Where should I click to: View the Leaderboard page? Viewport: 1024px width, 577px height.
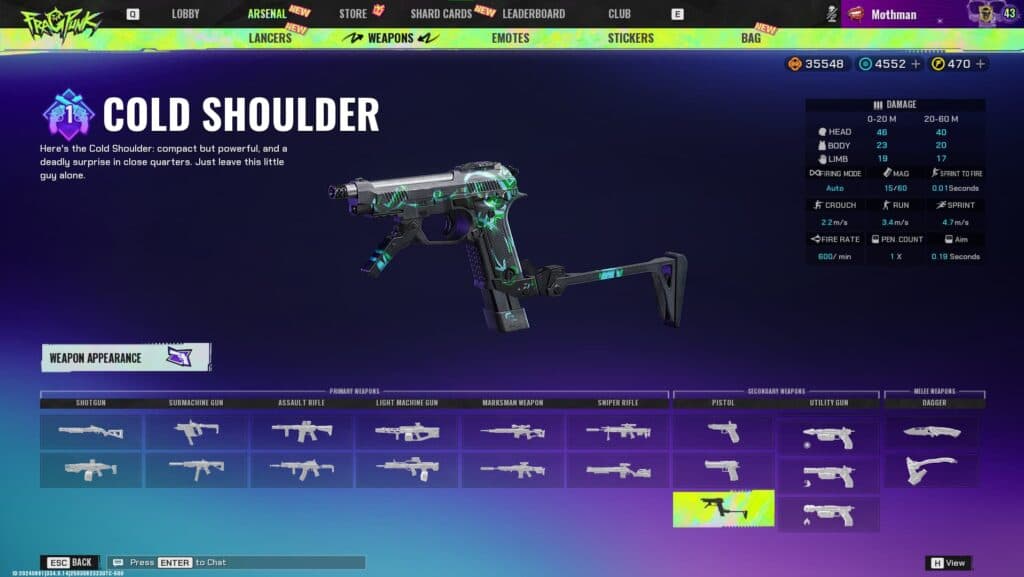pos(533,14)
